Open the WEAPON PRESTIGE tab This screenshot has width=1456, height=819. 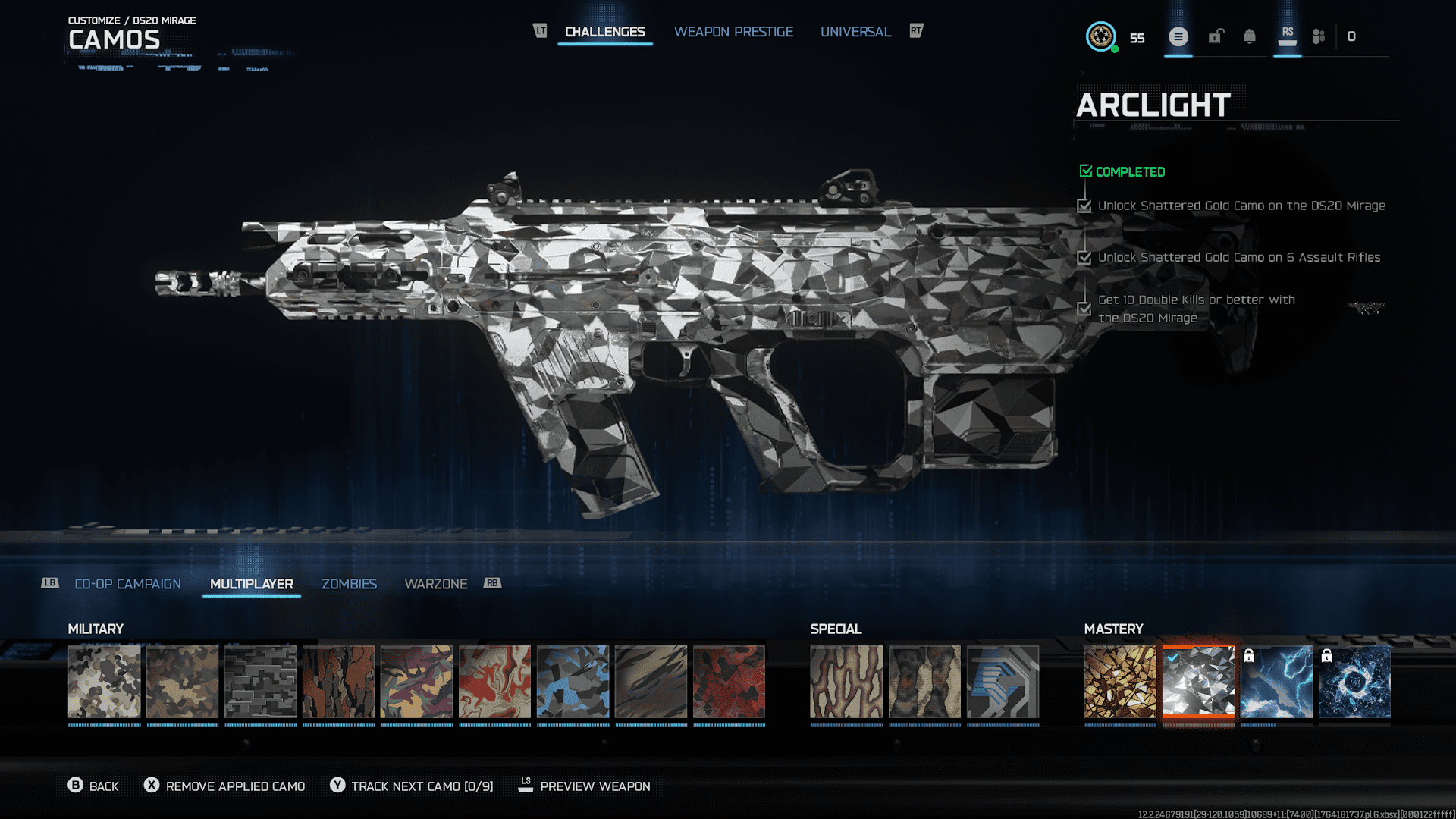pyautogui.click(x=733, y=31)
